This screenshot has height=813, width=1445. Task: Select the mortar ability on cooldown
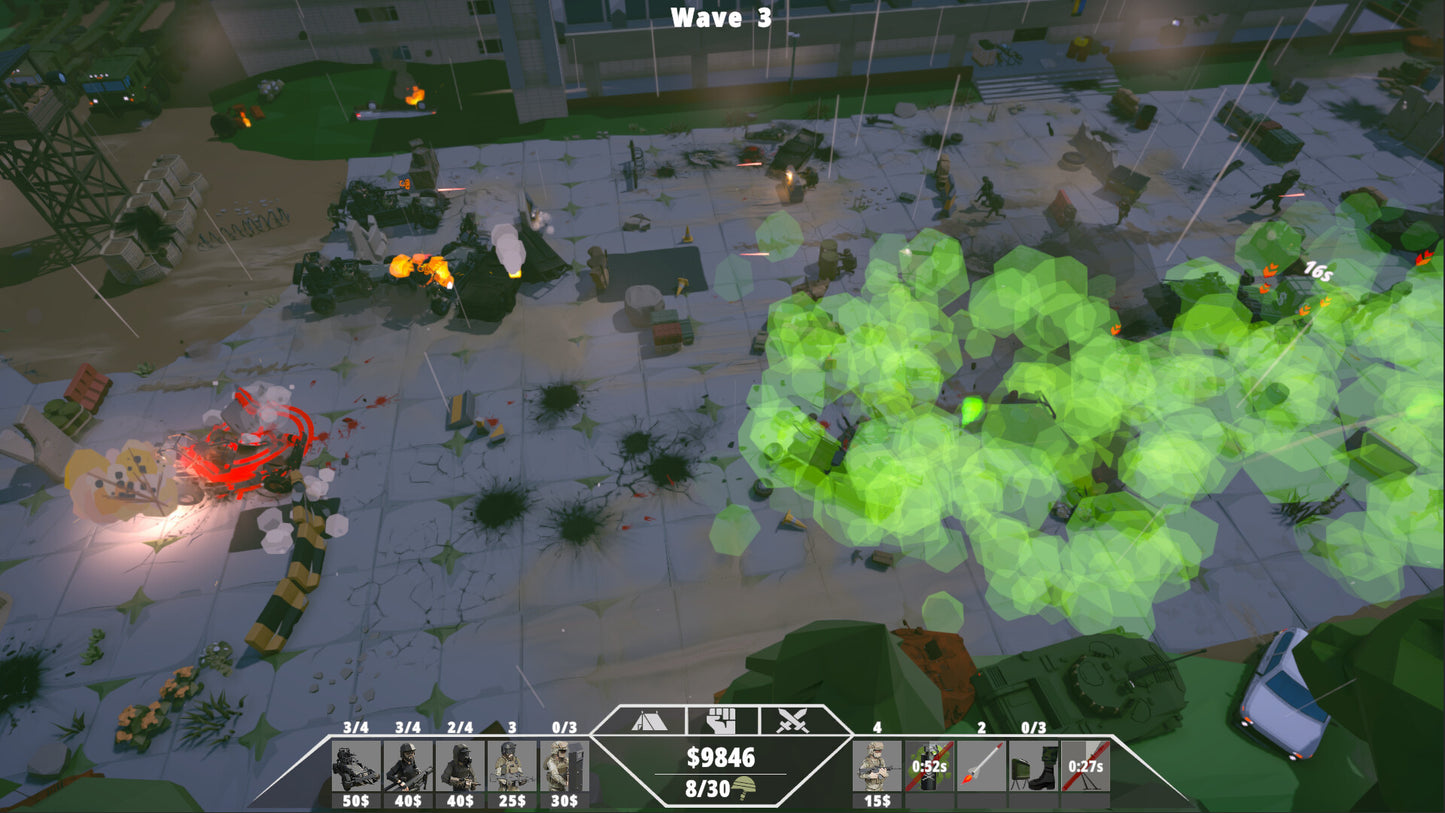(x=1085, y=767)
